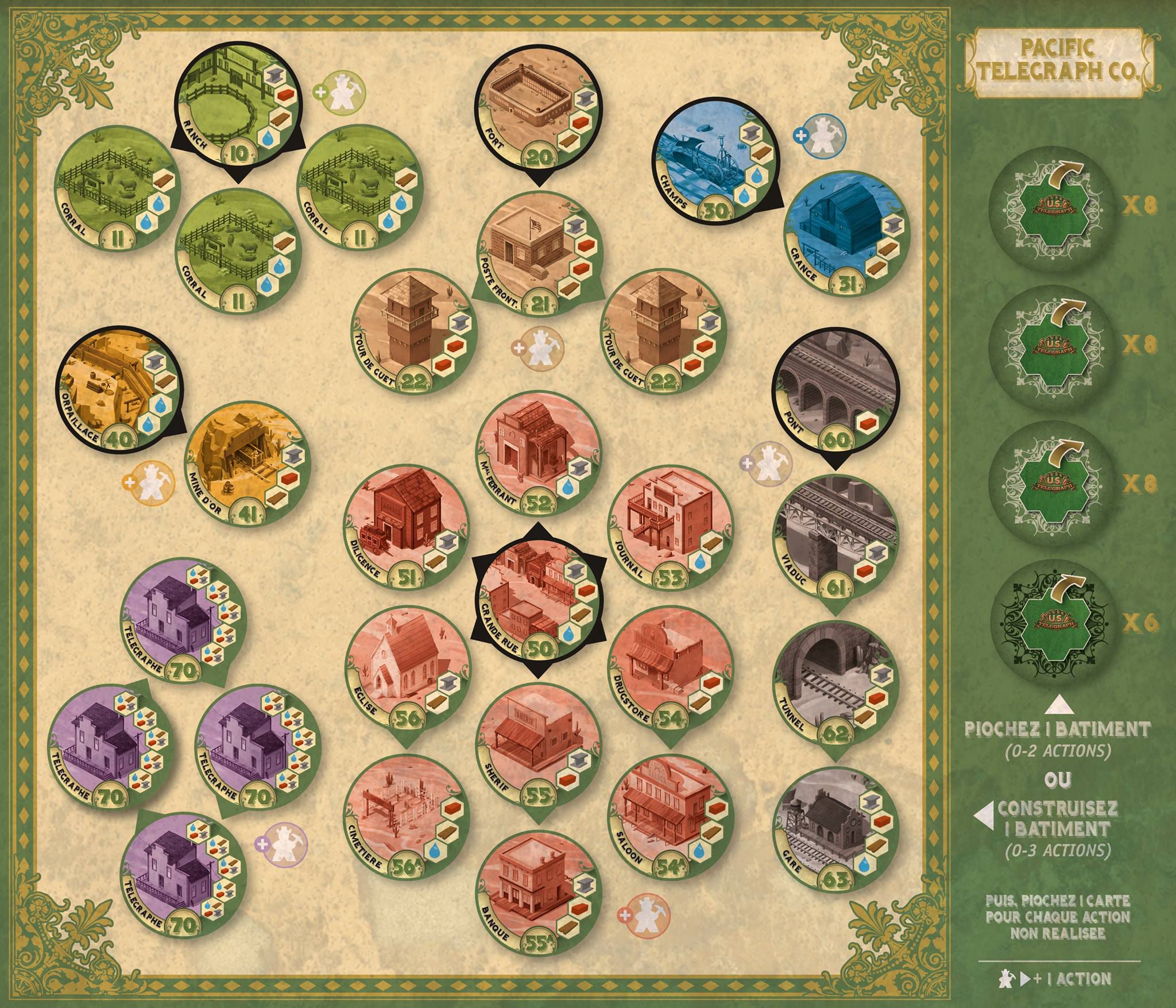Click the Poste Front. tile

537,254
